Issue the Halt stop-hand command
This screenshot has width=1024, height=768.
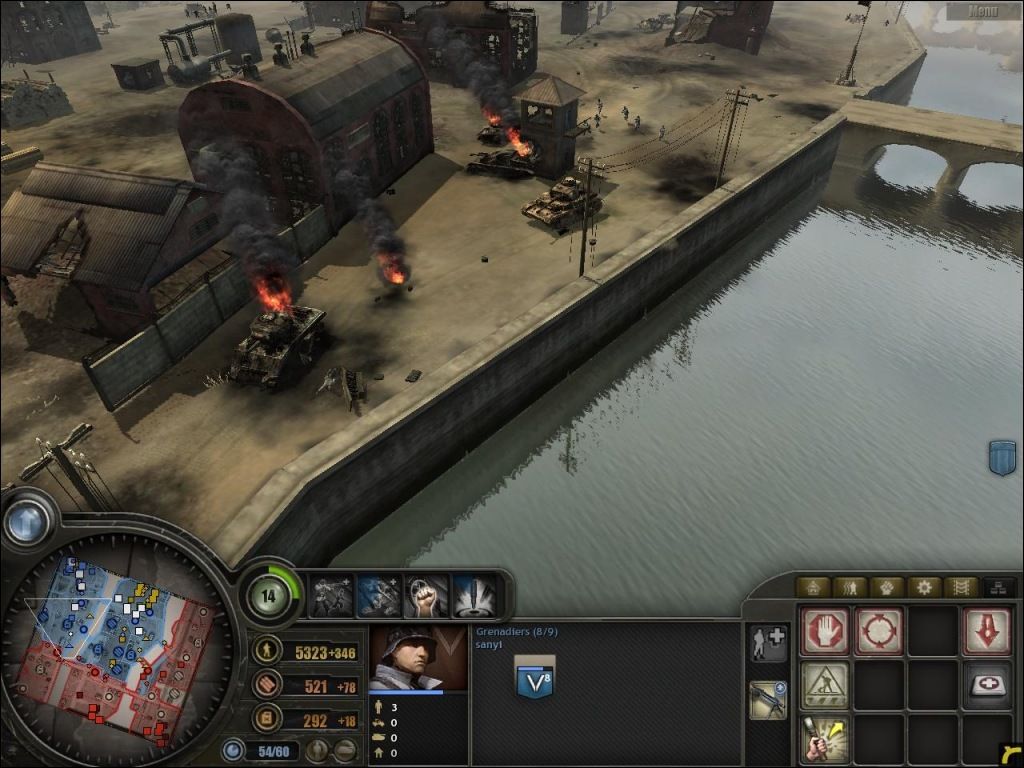[825, 631]
